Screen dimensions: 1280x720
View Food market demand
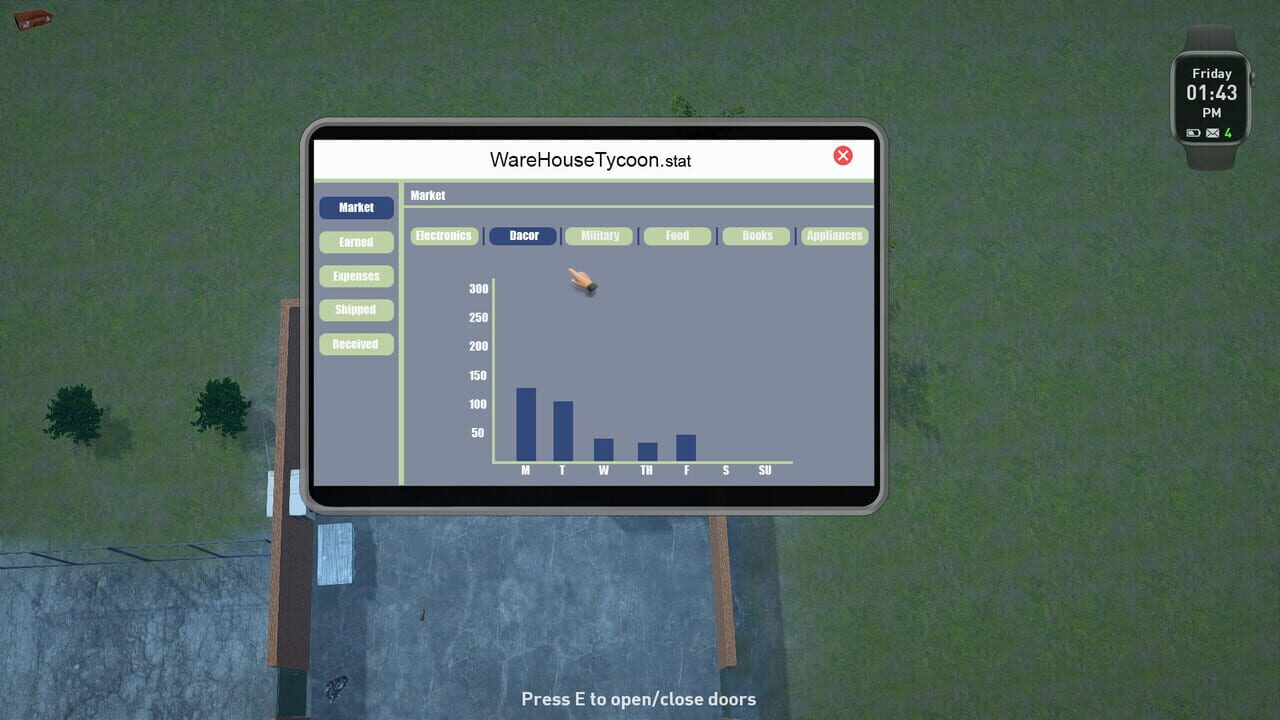[677, 235]
